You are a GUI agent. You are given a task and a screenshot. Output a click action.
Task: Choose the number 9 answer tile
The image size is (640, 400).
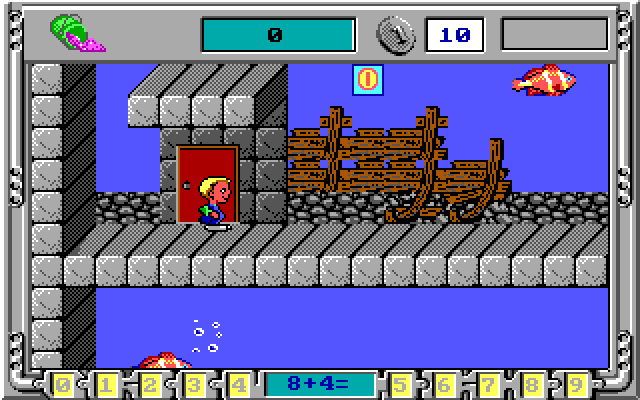577,384
